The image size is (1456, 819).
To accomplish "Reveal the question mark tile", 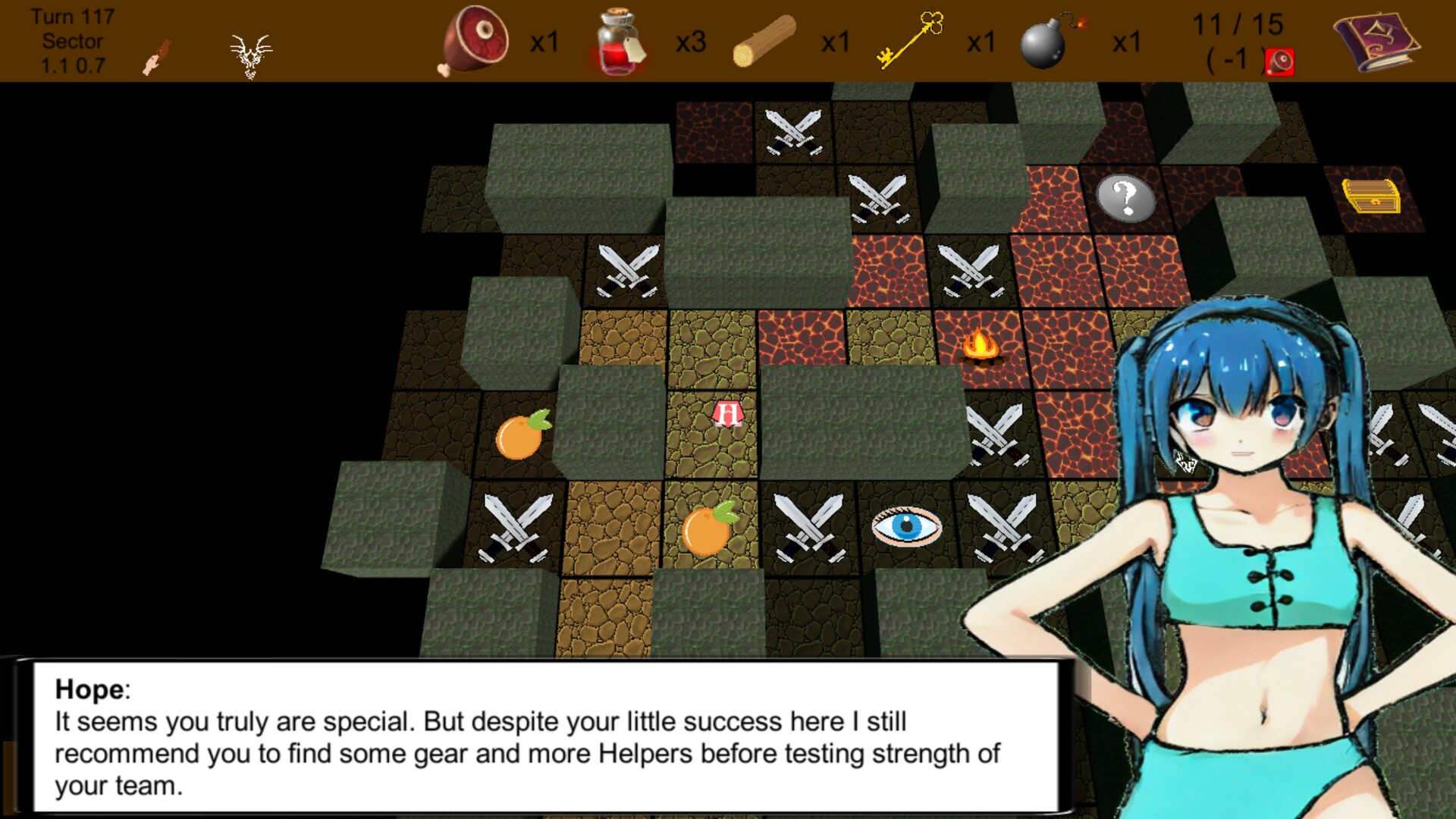I will [x=1125, y=199].
